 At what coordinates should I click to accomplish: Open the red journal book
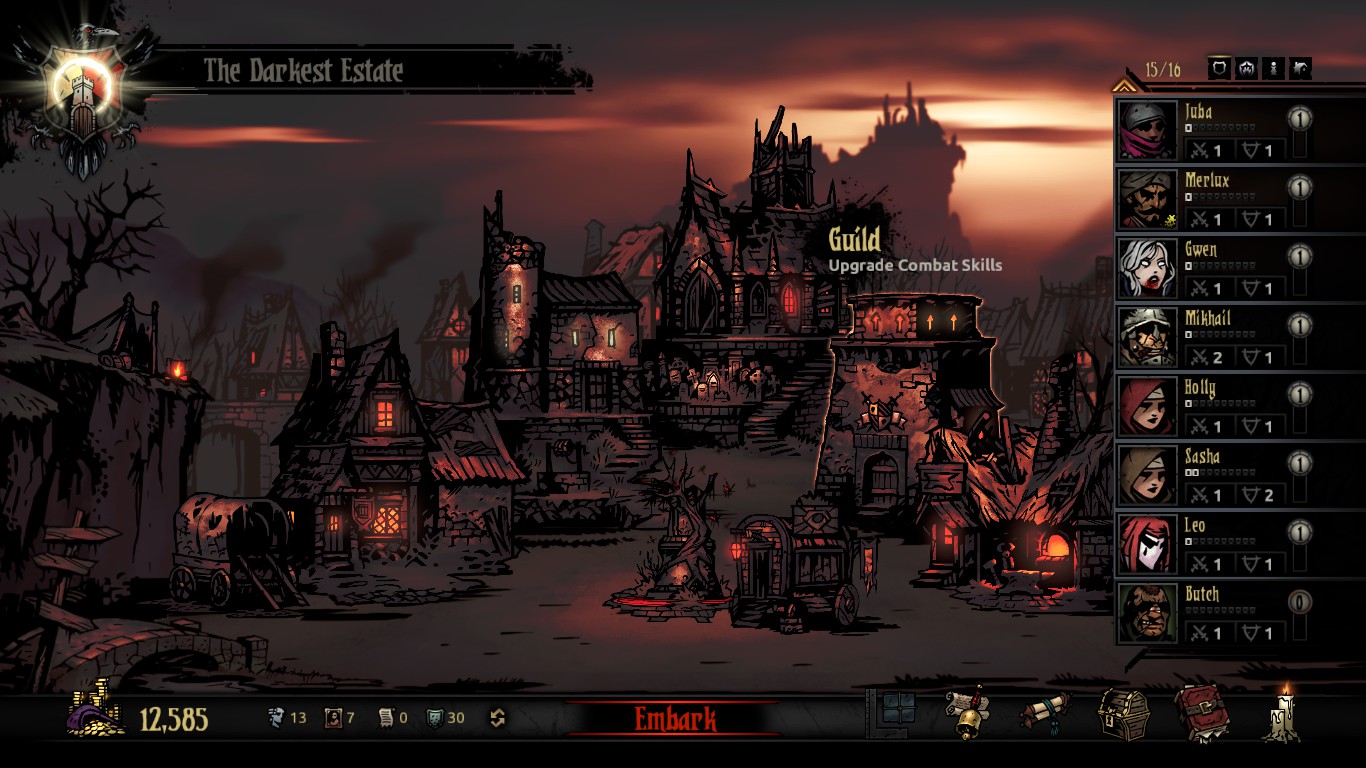click(x=1200, y=714)
